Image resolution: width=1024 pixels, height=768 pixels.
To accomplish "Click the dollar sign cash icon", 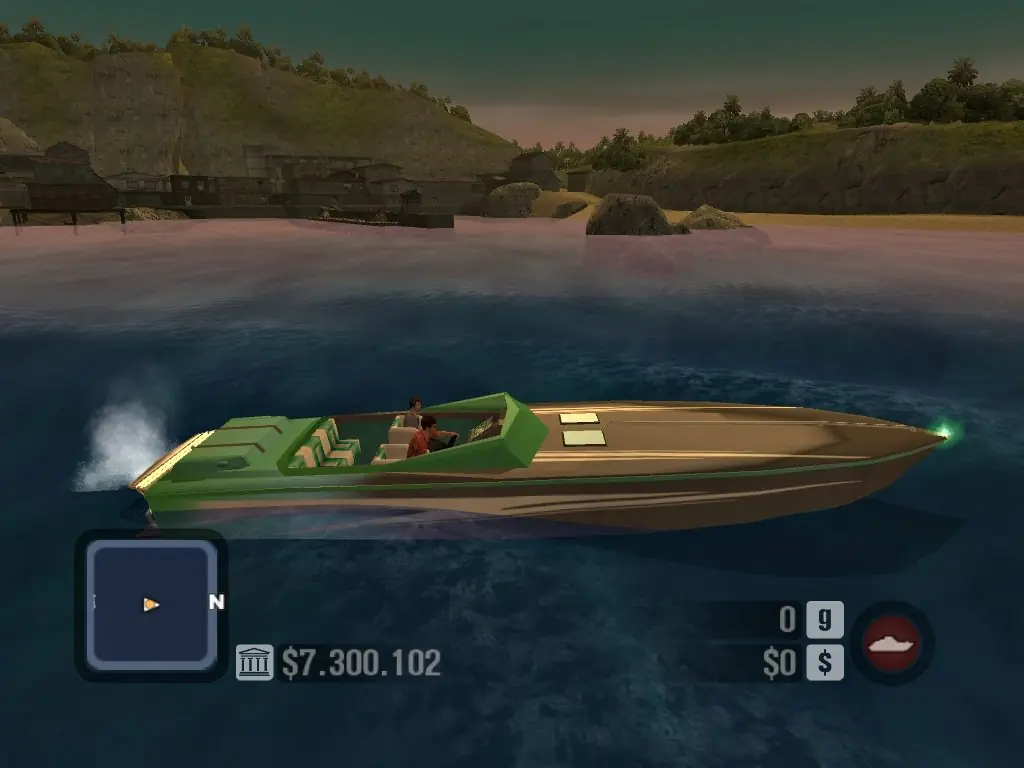I will [825, 663].
